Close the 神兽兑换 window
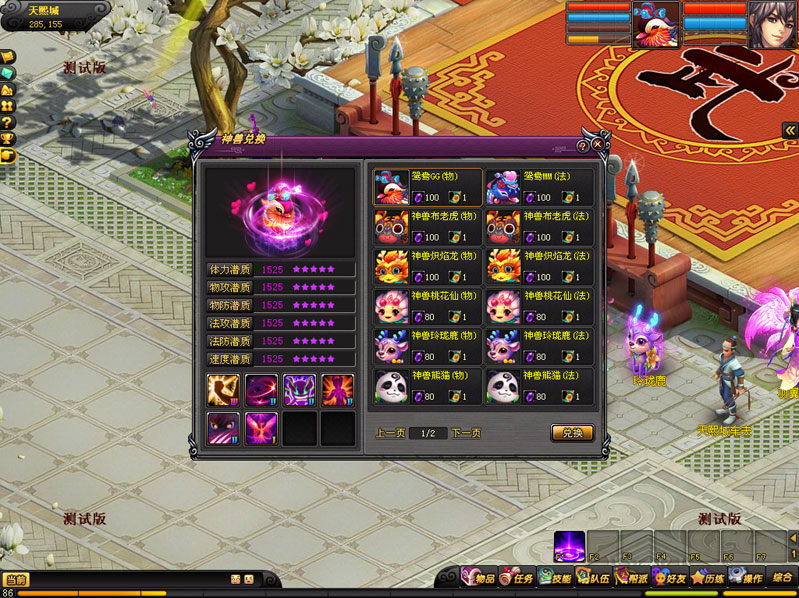Viewport: 799px width, 598px height. (x=597, y=144)
